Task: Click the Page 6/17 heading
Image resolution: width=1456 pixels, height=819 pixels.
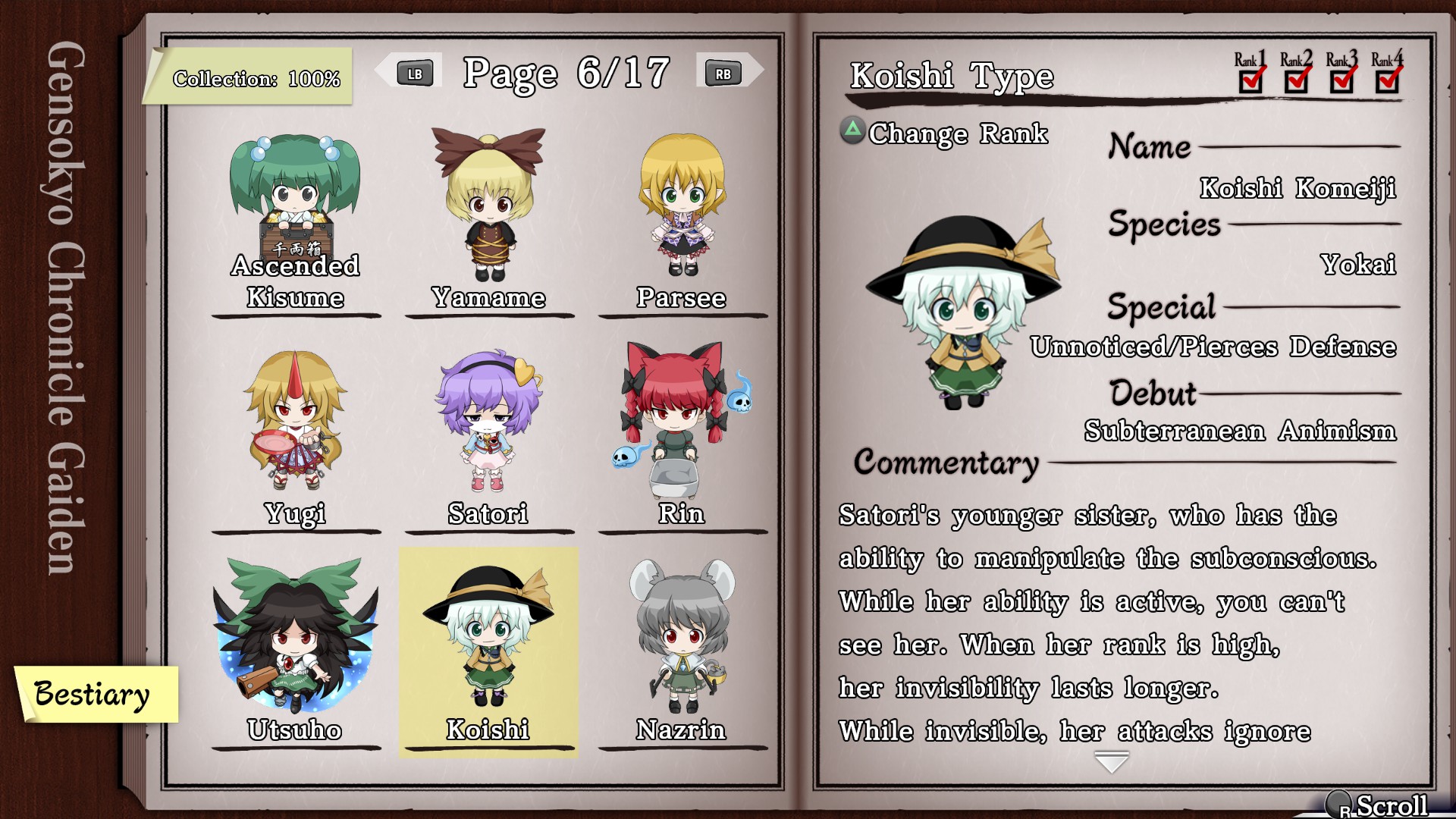Action: point(566,73)
